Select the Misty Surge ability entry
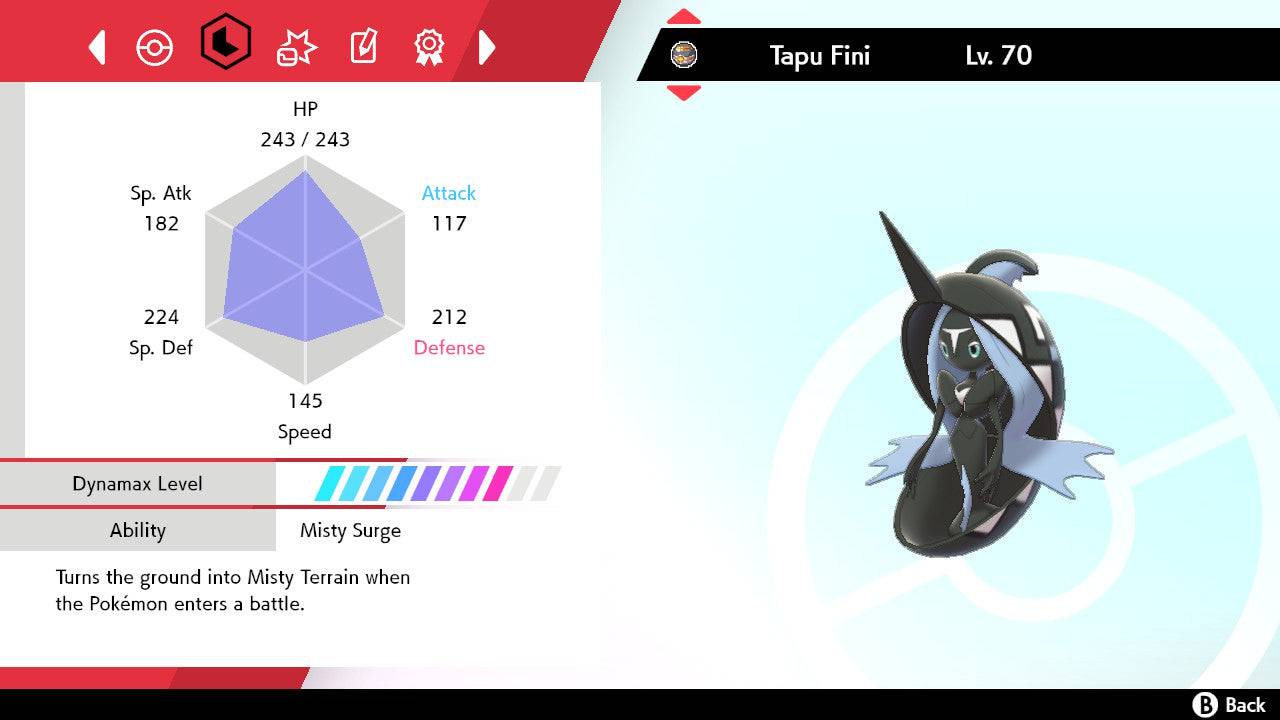The width and height of the screenshot is (1280, 720). pos(351,531)
